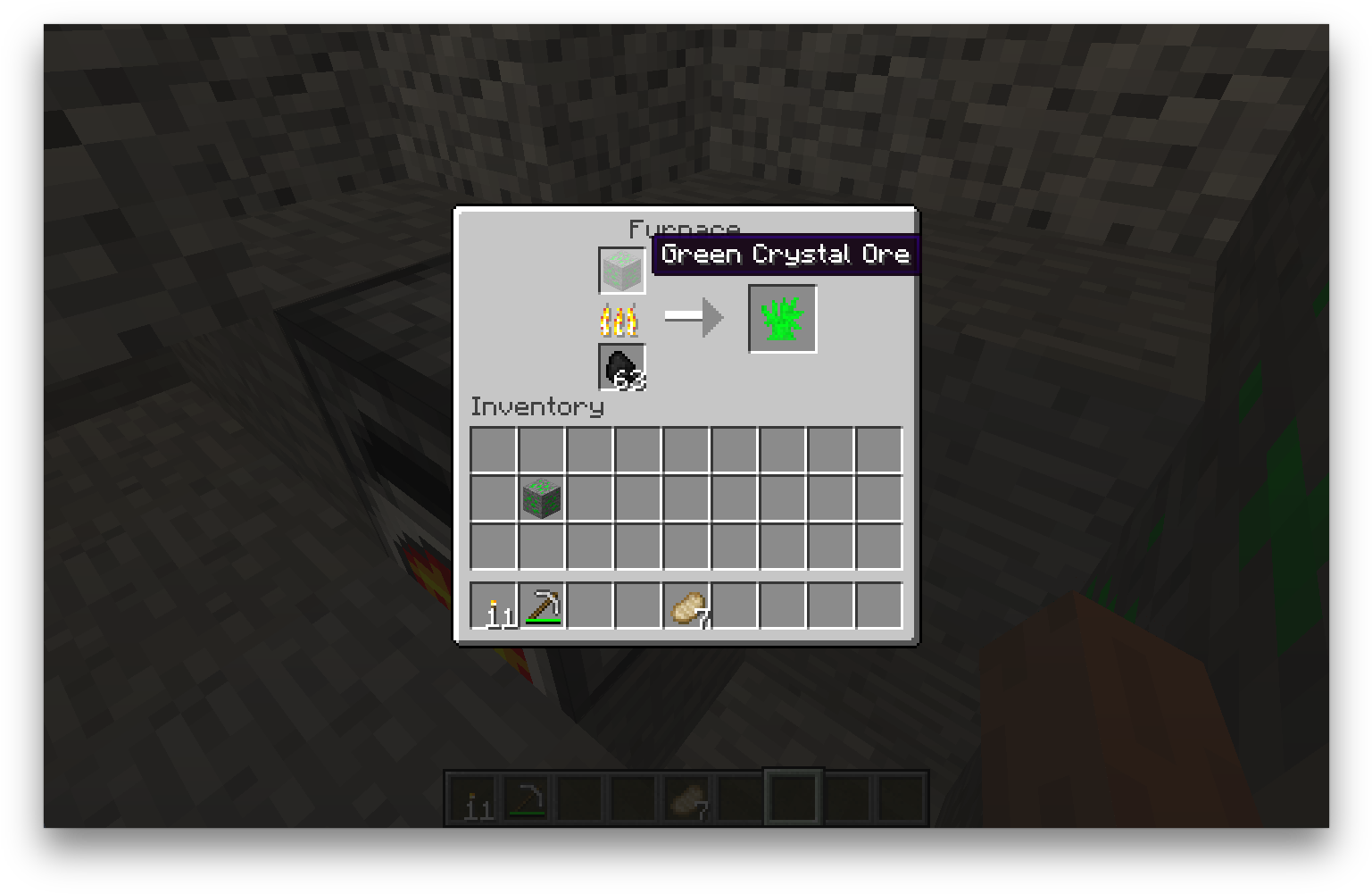Click the potato icon in the bottom game hotbar

[x=687, y=798]
